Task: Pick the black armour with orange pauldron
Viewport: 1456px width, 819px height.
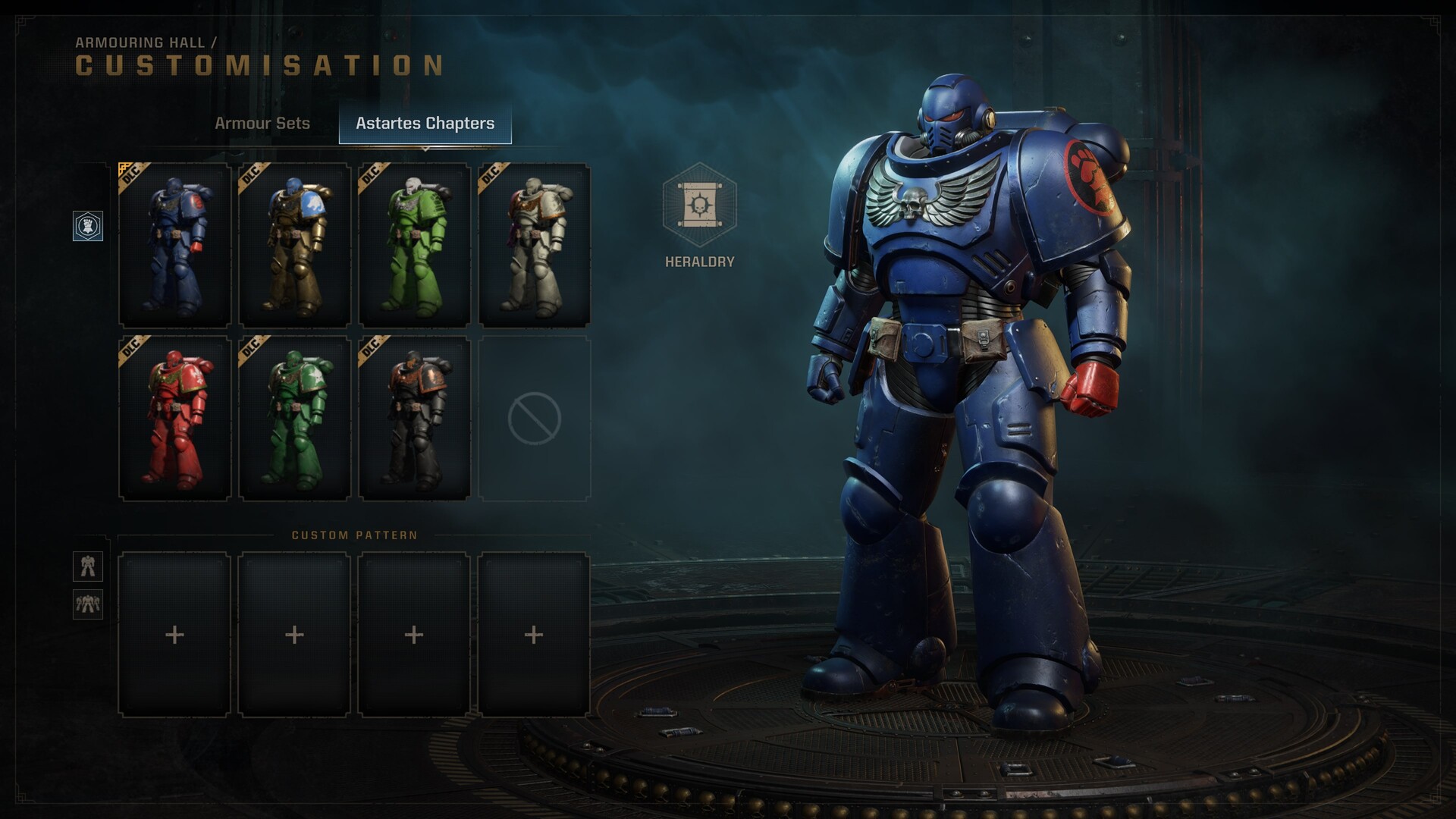Action: coord(415,418)
